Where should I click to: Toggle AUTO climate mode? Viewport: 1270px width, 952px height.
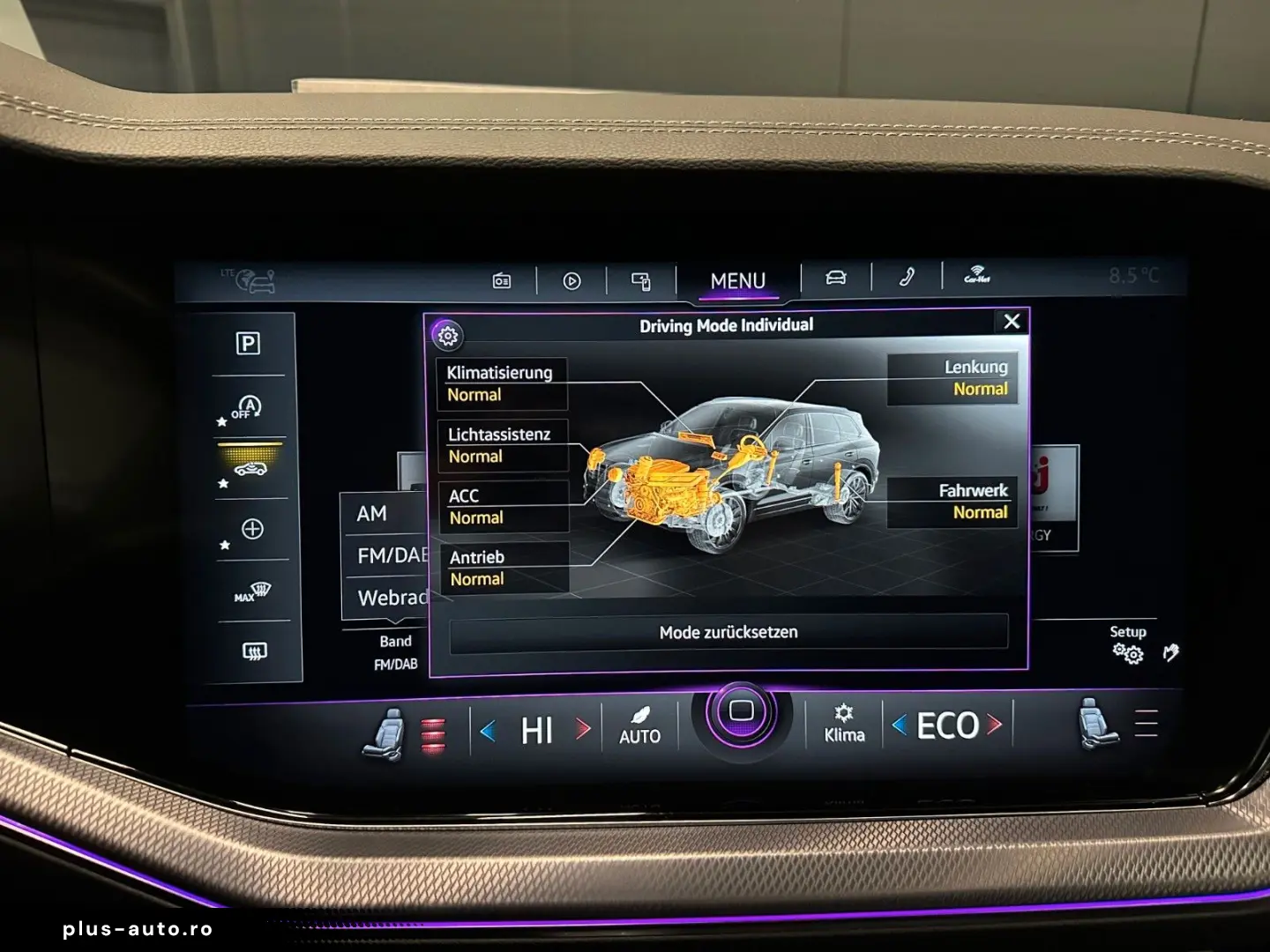point(639,725)
